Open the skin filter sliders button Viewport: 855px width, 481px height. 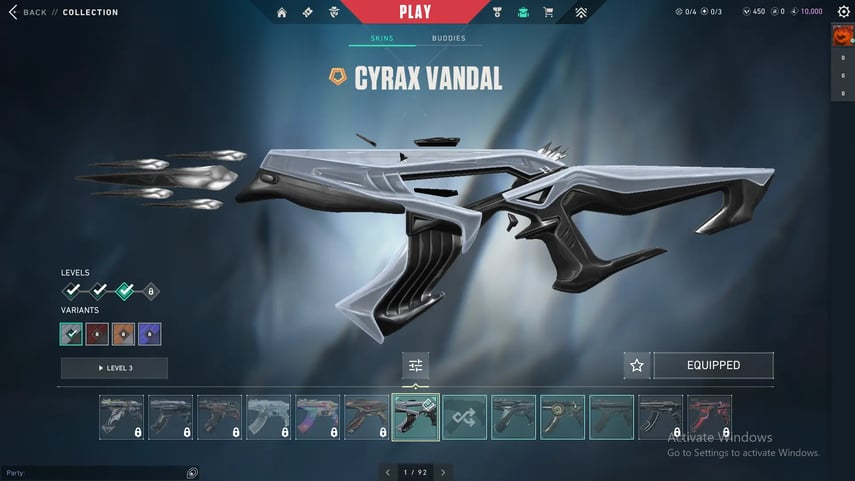(415, 366)
